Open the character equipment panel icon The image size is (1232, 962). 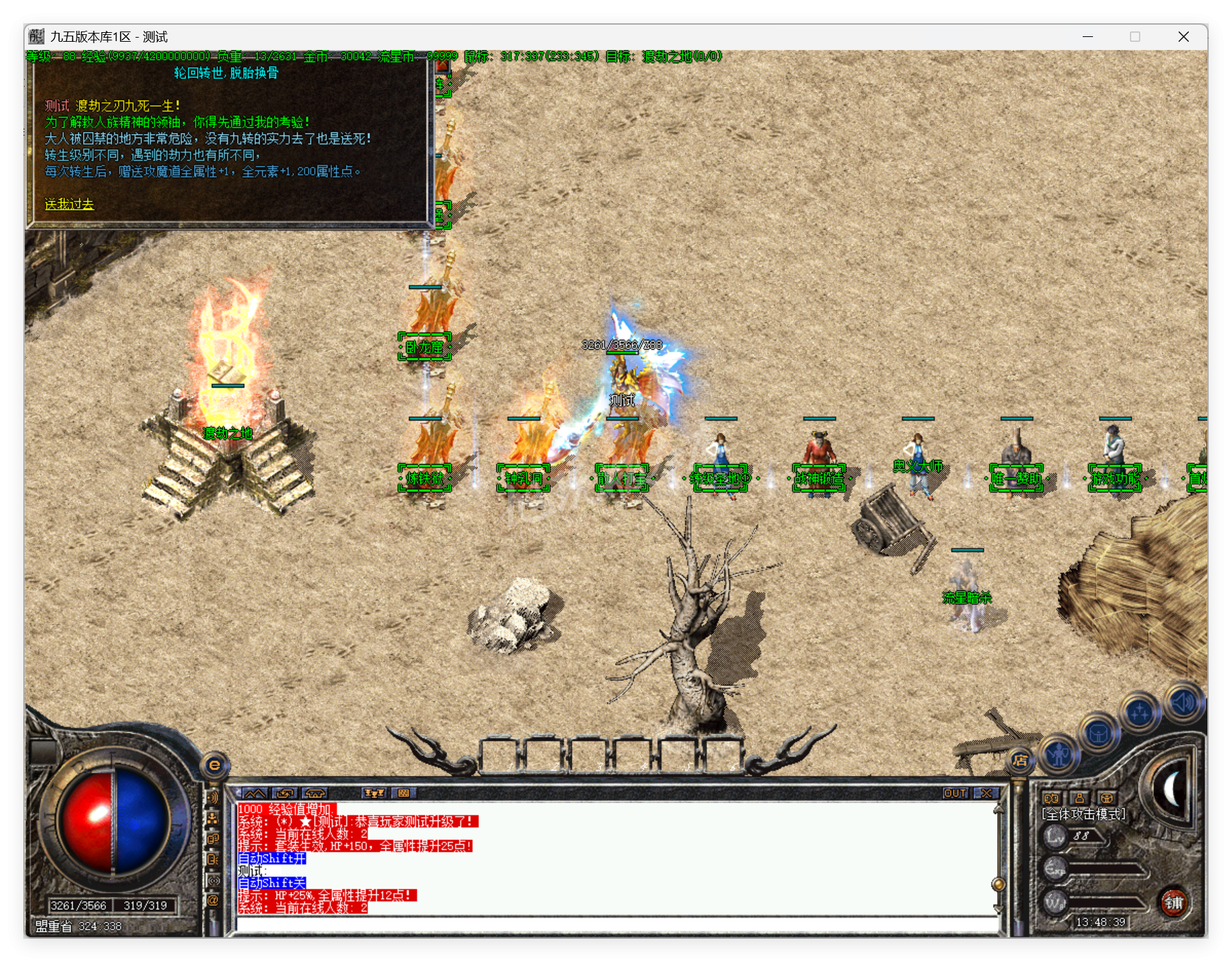coord(1059,755)
